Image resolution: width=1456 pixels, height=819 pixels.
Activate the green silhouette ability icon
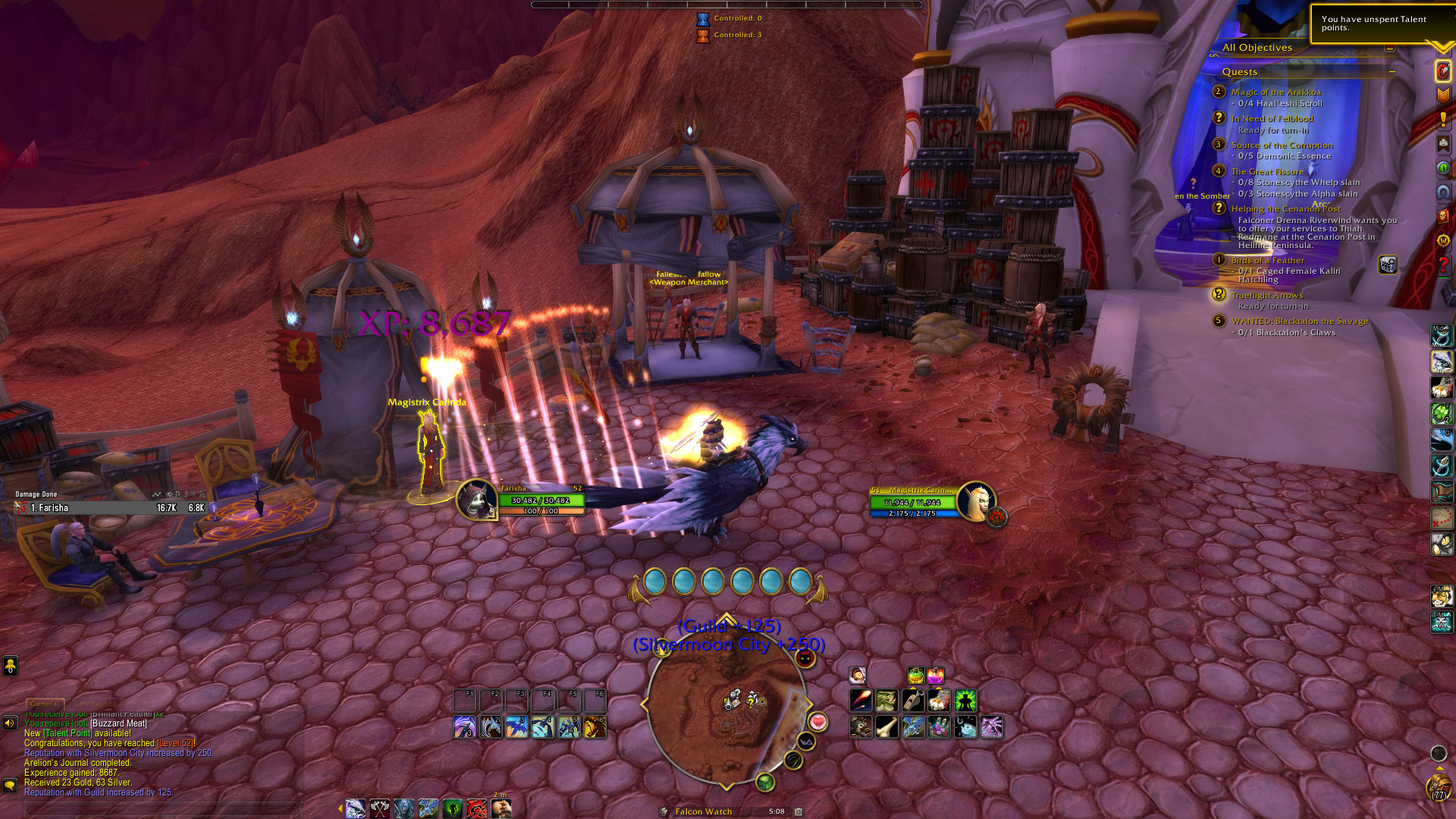[965, 701]
